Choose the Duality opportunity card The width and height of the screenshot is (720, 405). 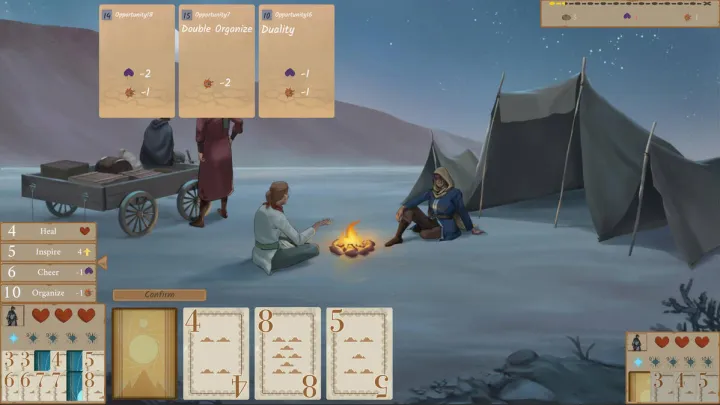point(297,61)
